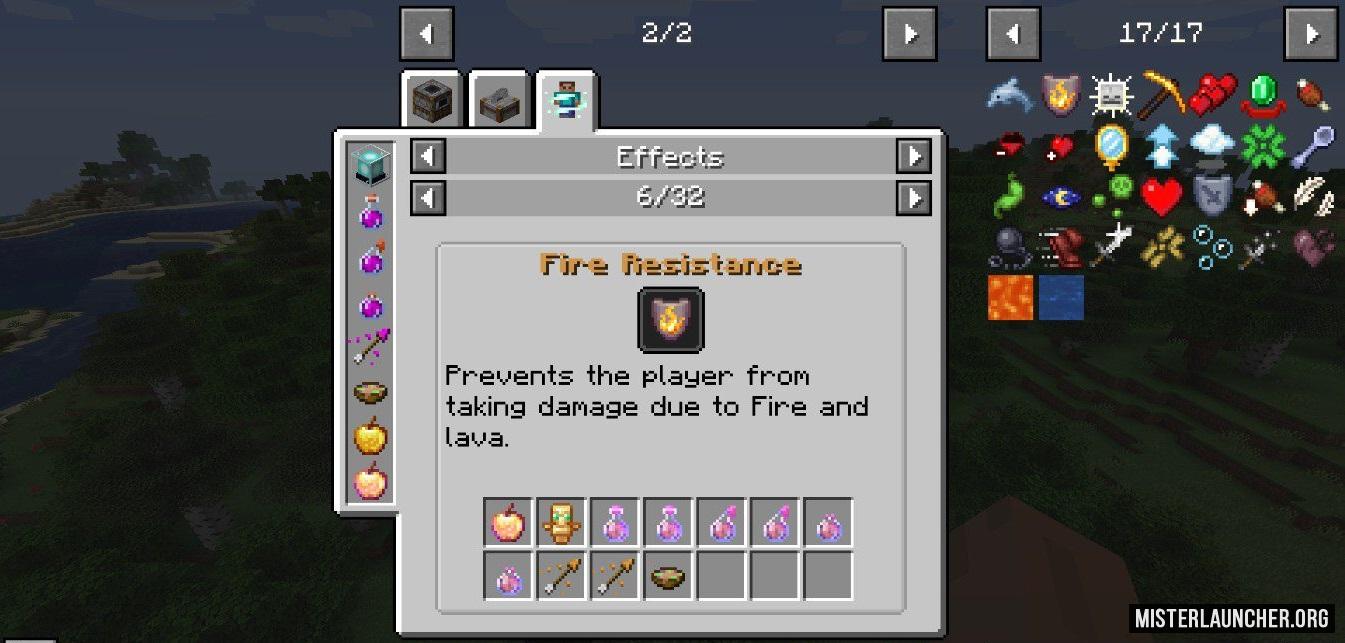The image size is (1345, 643).
Task: Choose the dolphin effect icon
Action: click(x=1010, y=94)
